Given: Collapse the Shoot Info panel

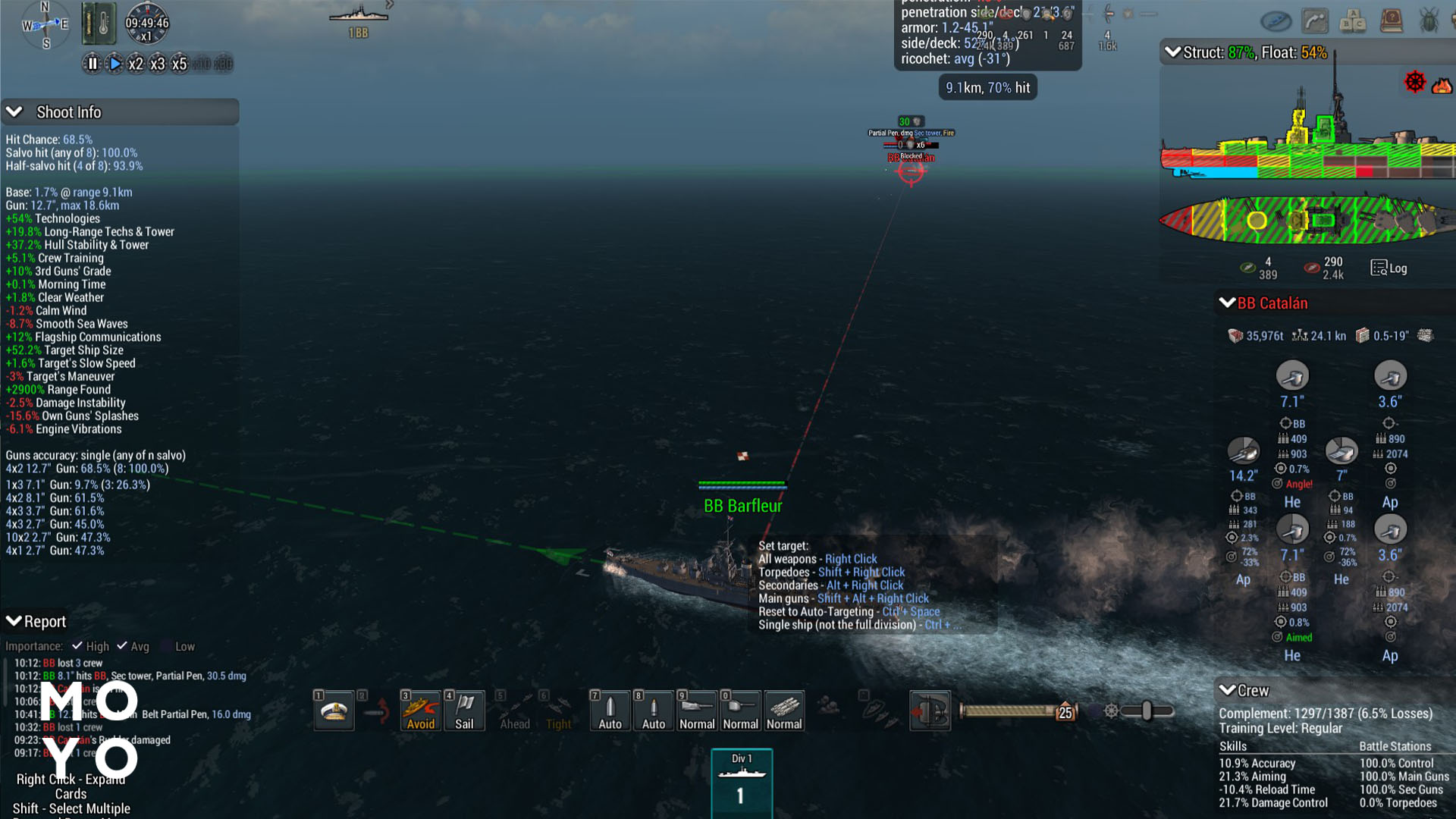Looking at the screenshot, I should coord(14,112).
